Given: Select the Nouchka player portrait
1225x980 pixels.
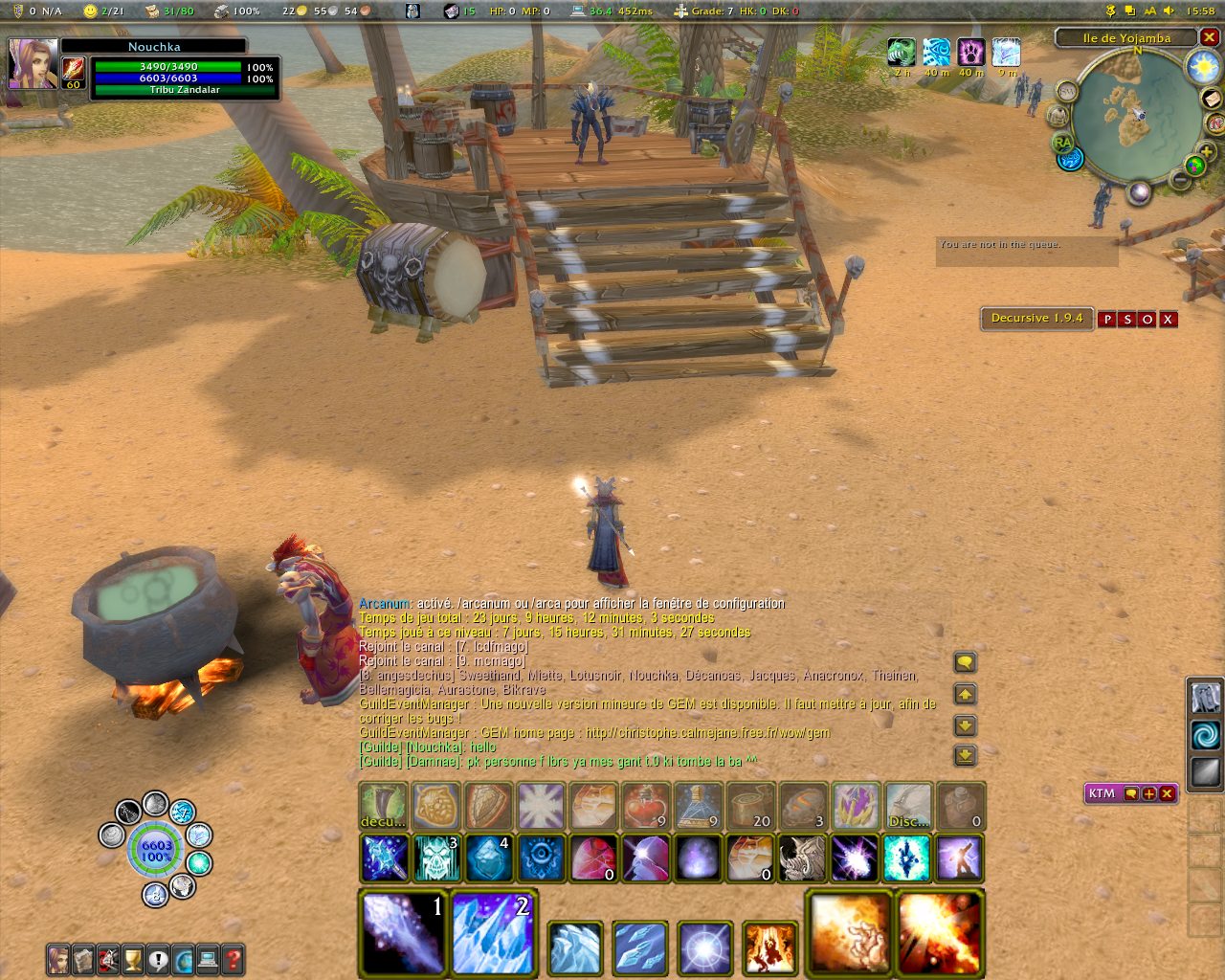Looking at the screenshot, I should pyautogui.click(x=33, y=63).
